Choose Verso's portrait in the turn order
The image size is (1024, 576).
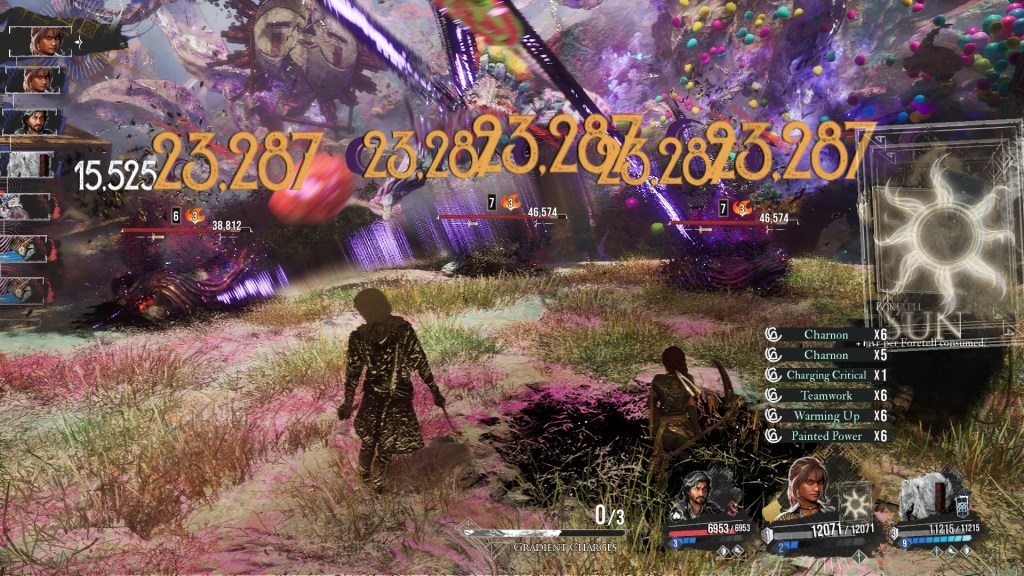[40, 121]
